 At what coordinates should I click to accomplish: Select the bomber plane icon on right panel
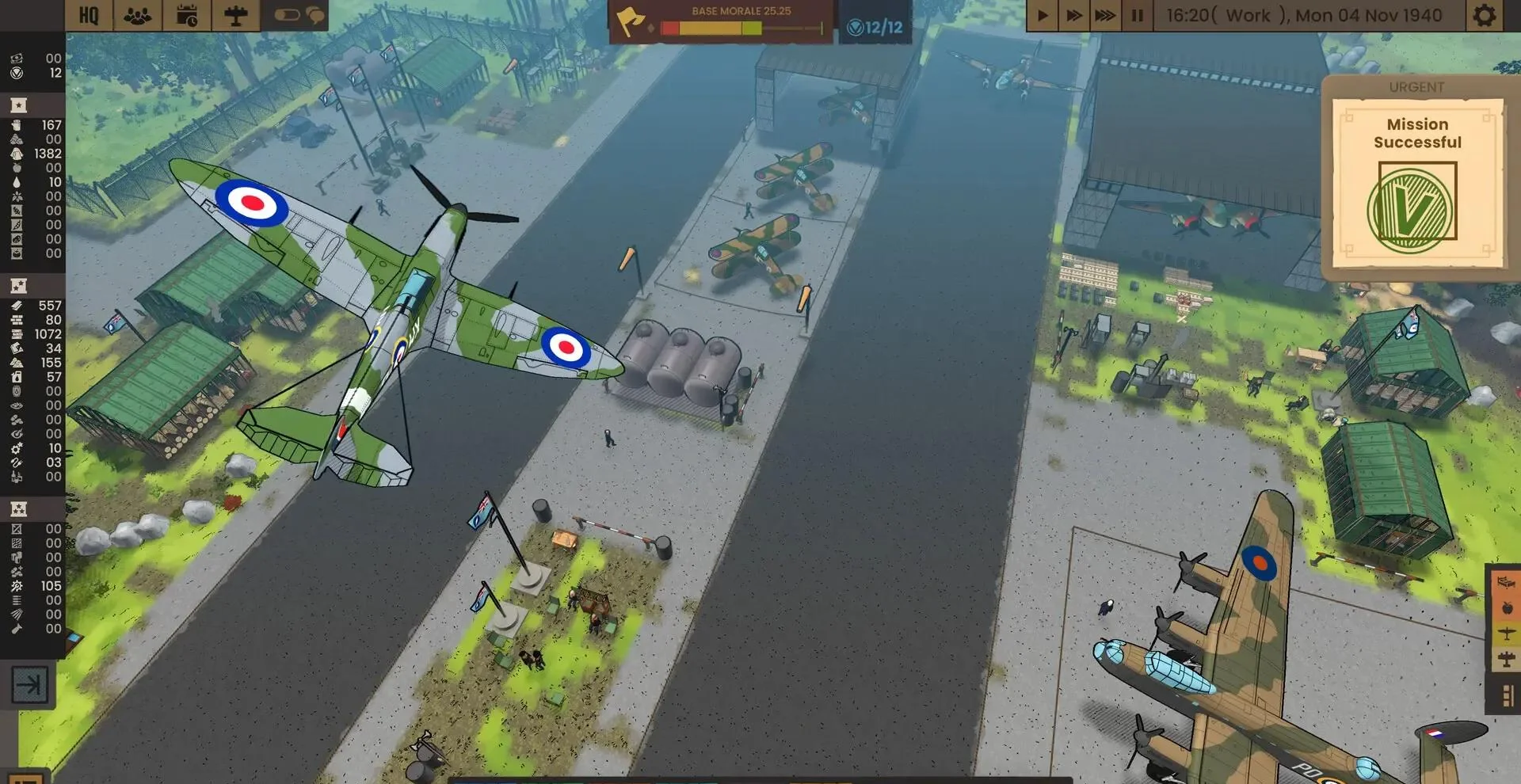pyautogui.click(x=1507, y=659)
